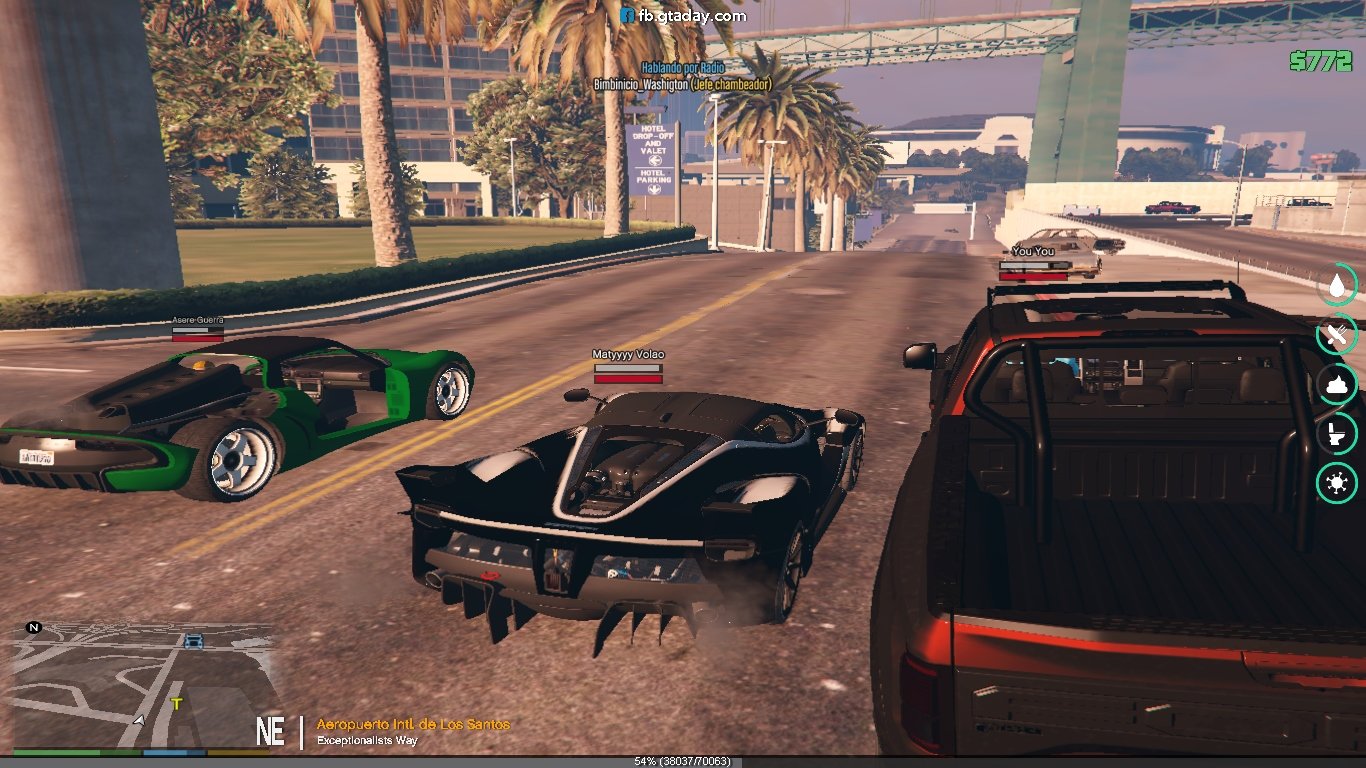Select the yellow T marker on minimap
This screenshot has height=768, width=1366.
177,704
